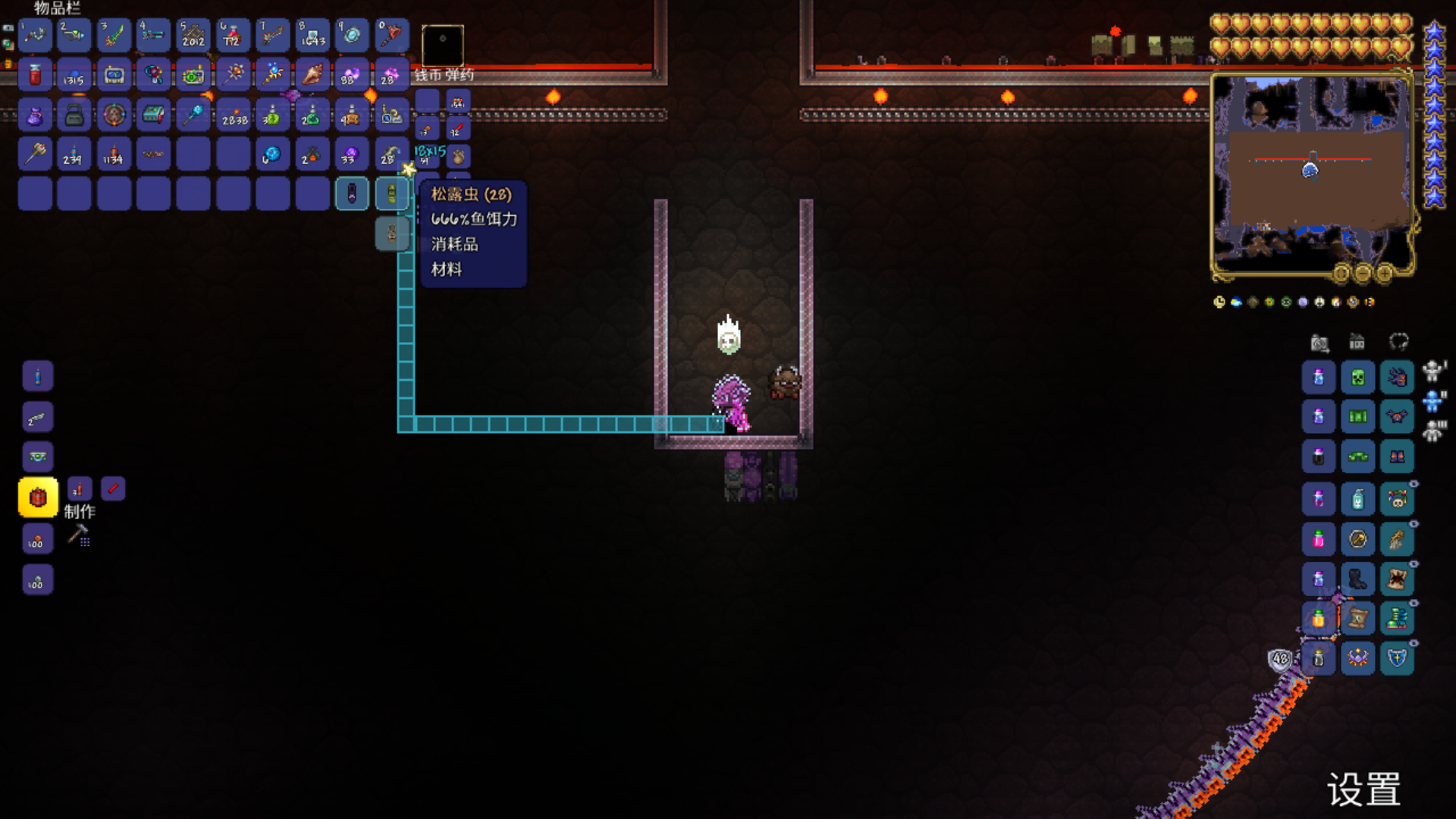
Task: Select the rainbow terraspark boots accessory
Action: (x=1397, y=618)
